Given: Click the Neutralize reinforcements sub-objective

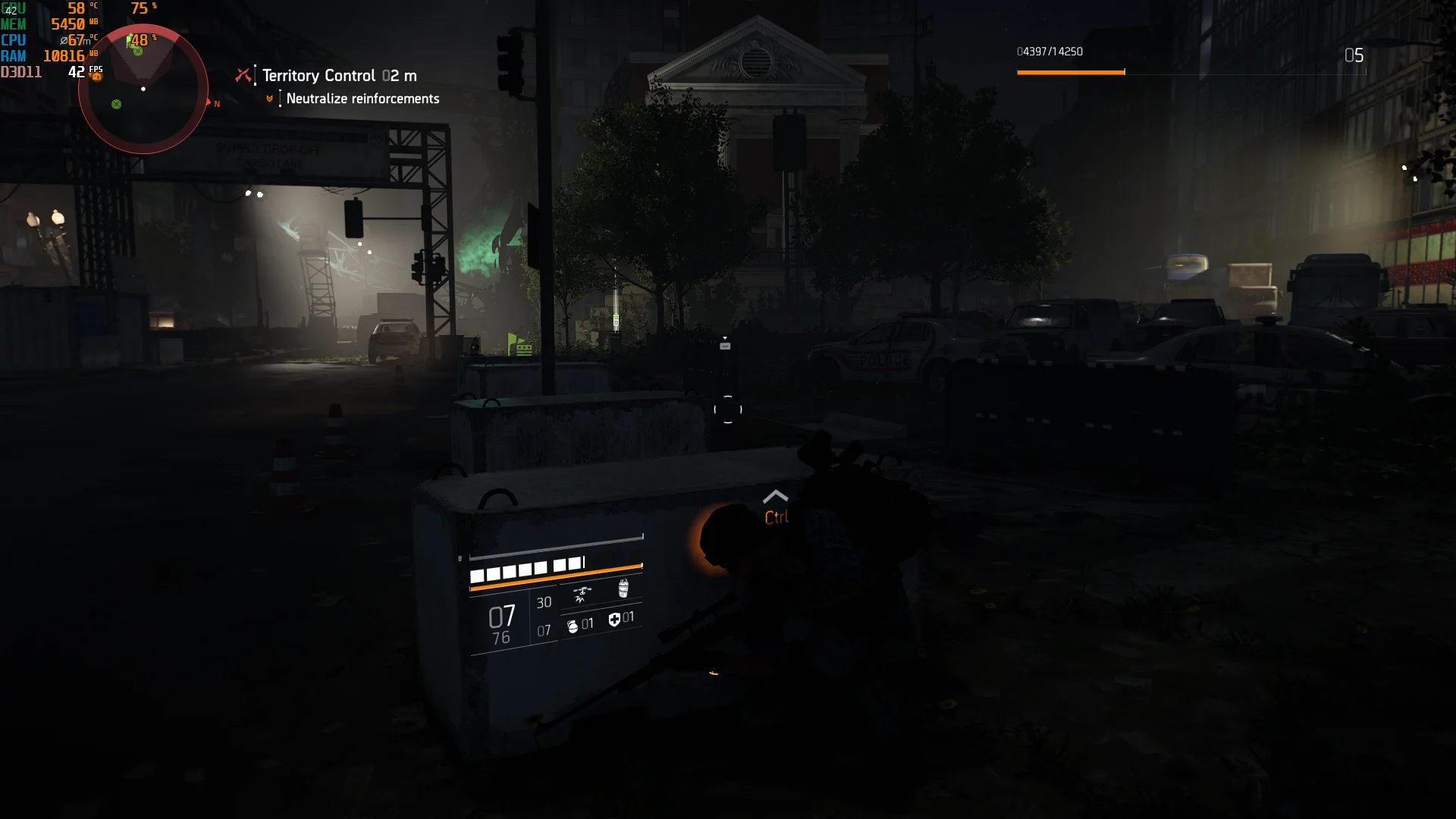Looking at the screenshot, I should tap(362, 99).
